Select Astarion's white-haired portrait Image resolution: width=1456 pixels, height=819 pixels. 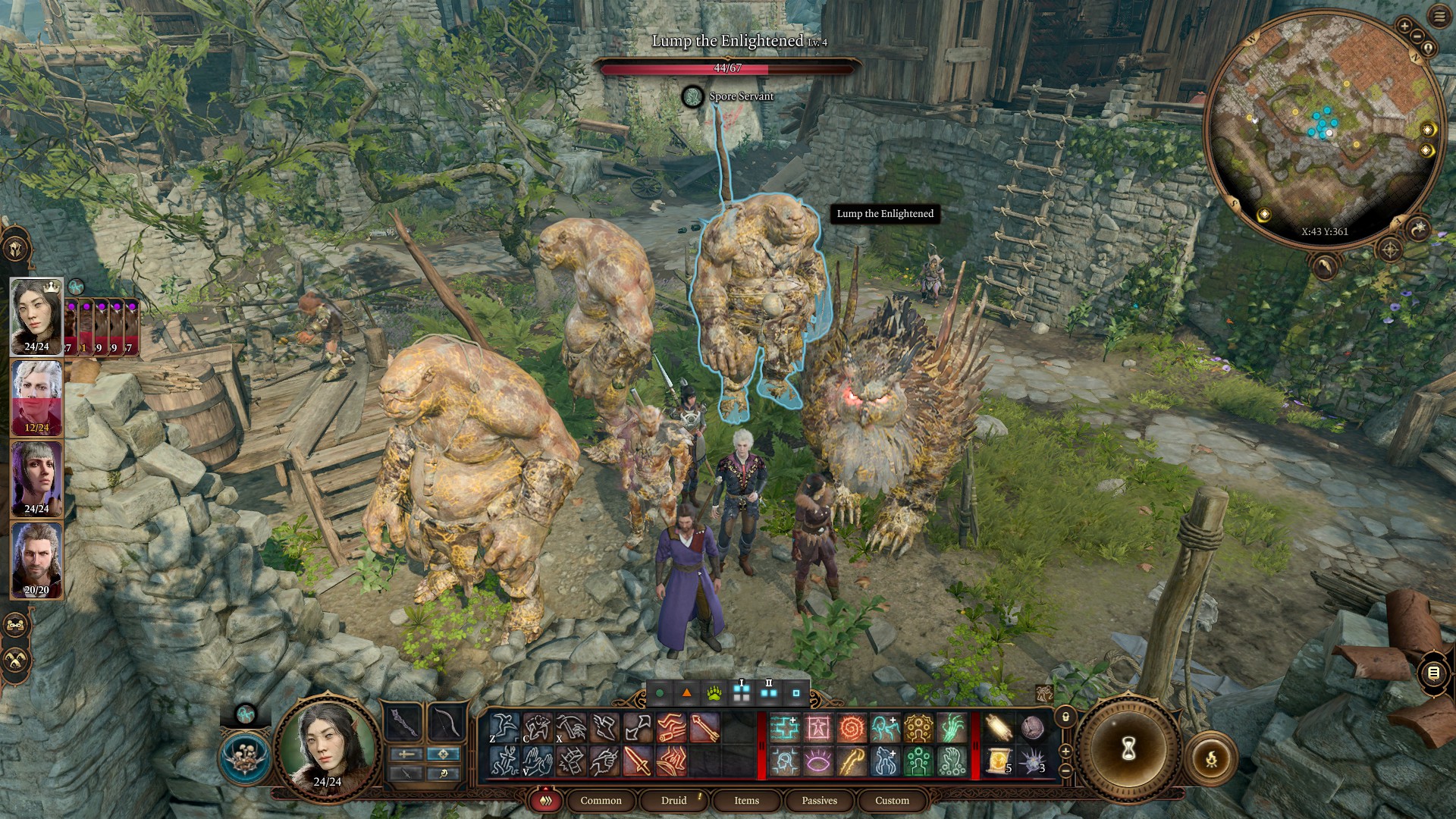(36, 398)
